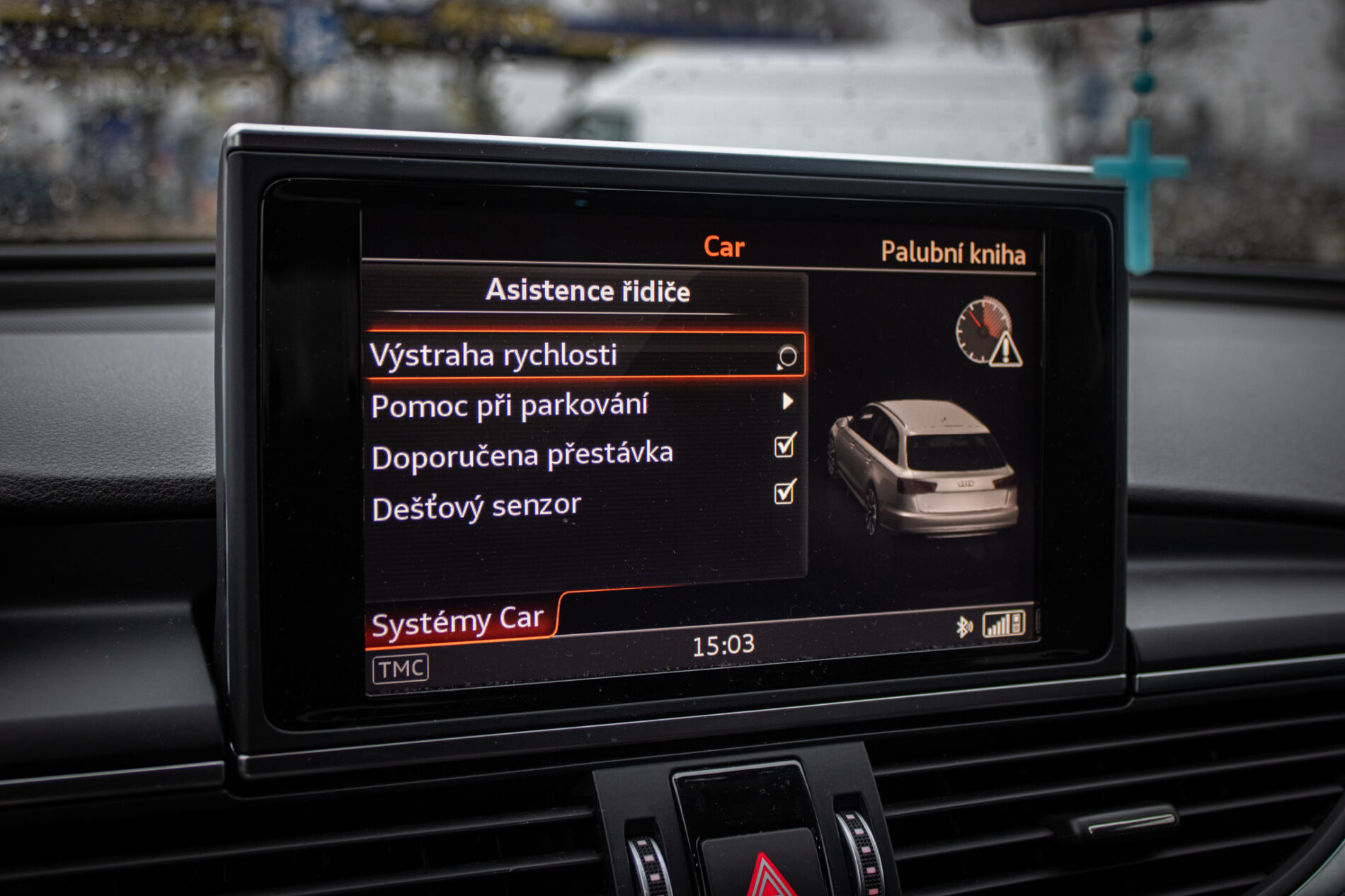
Task: Switch to the Car tab
Action: [x=723, y=247]
